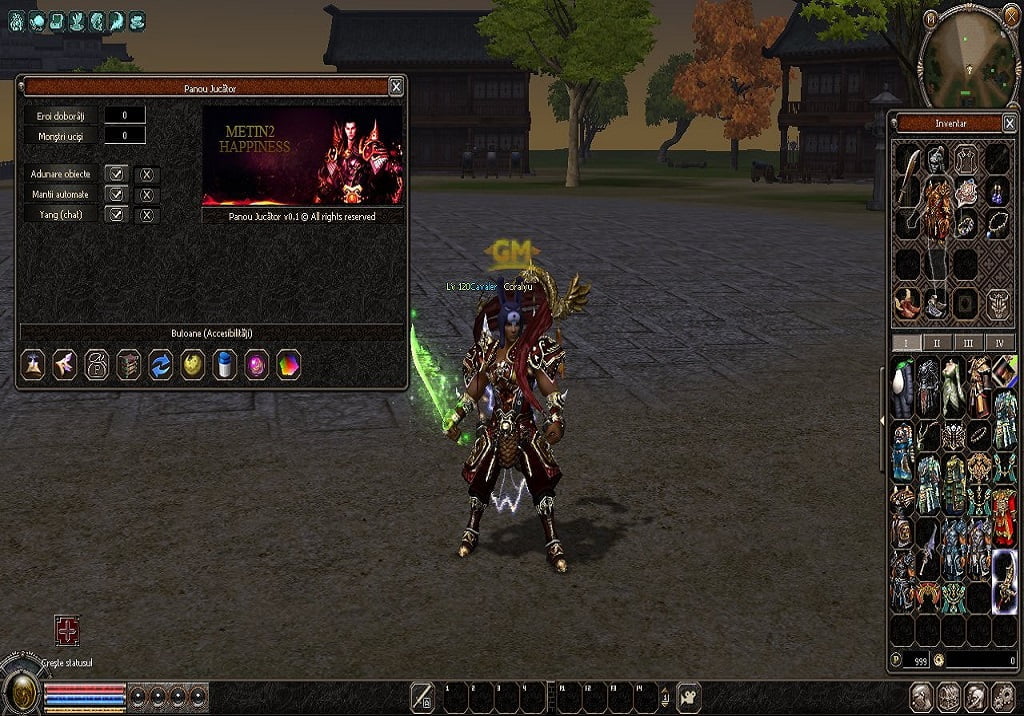This screenshot has width=1024, height=716.
Task: Click the blue-capped jar button
Action: [x=224, y=364]
